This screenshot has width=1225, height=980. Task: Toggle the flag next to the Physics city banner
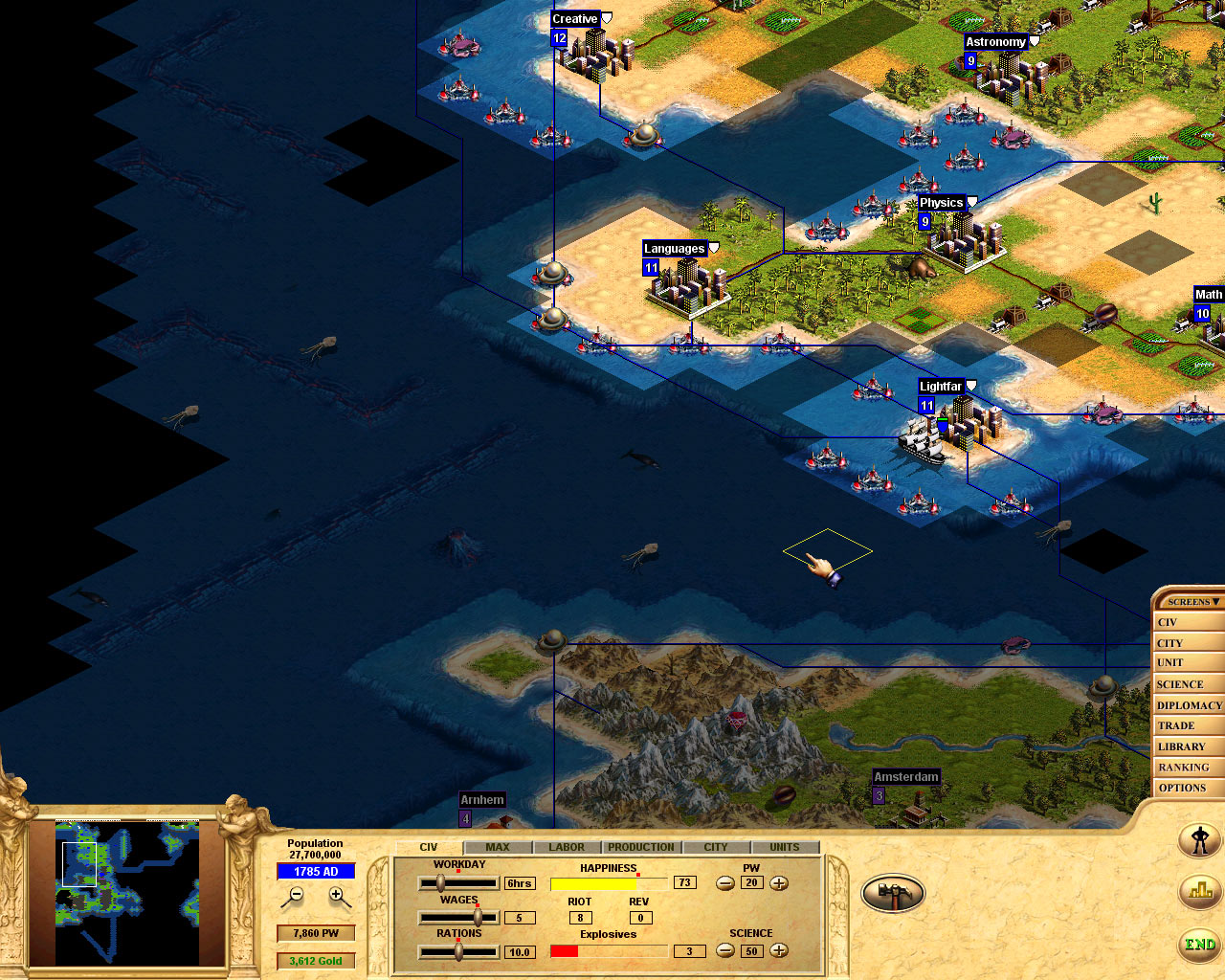[970, 201]
